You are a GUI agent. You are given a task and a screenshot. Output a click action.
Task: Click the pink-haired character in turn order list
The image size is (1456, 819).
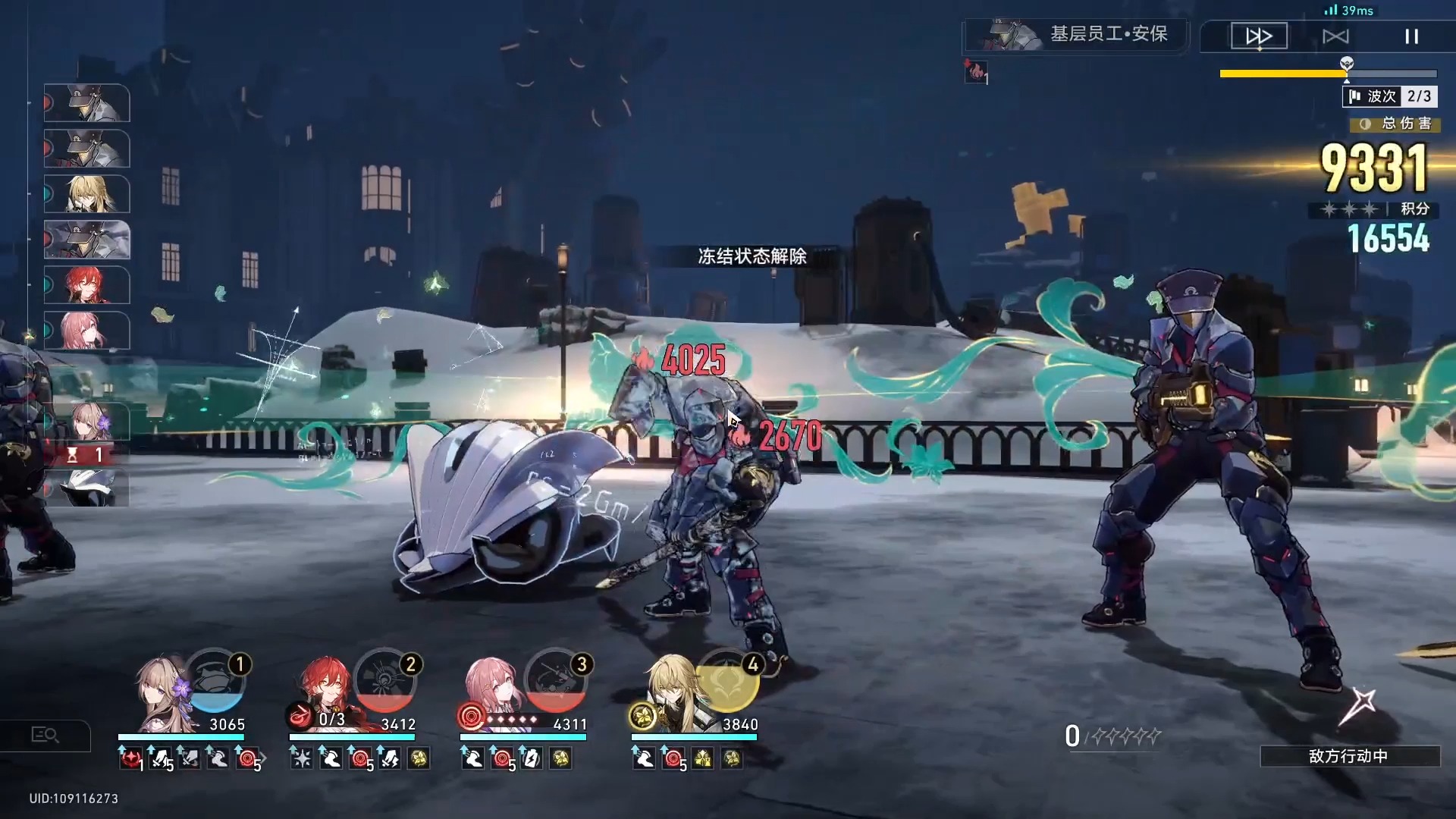tap(87, 331)
